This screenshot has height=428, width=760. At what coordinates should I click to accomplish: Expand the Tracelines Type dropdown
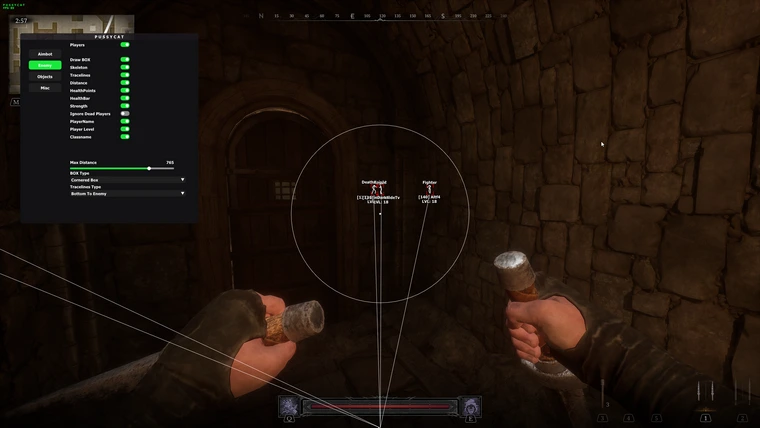[x=127, y=193]
